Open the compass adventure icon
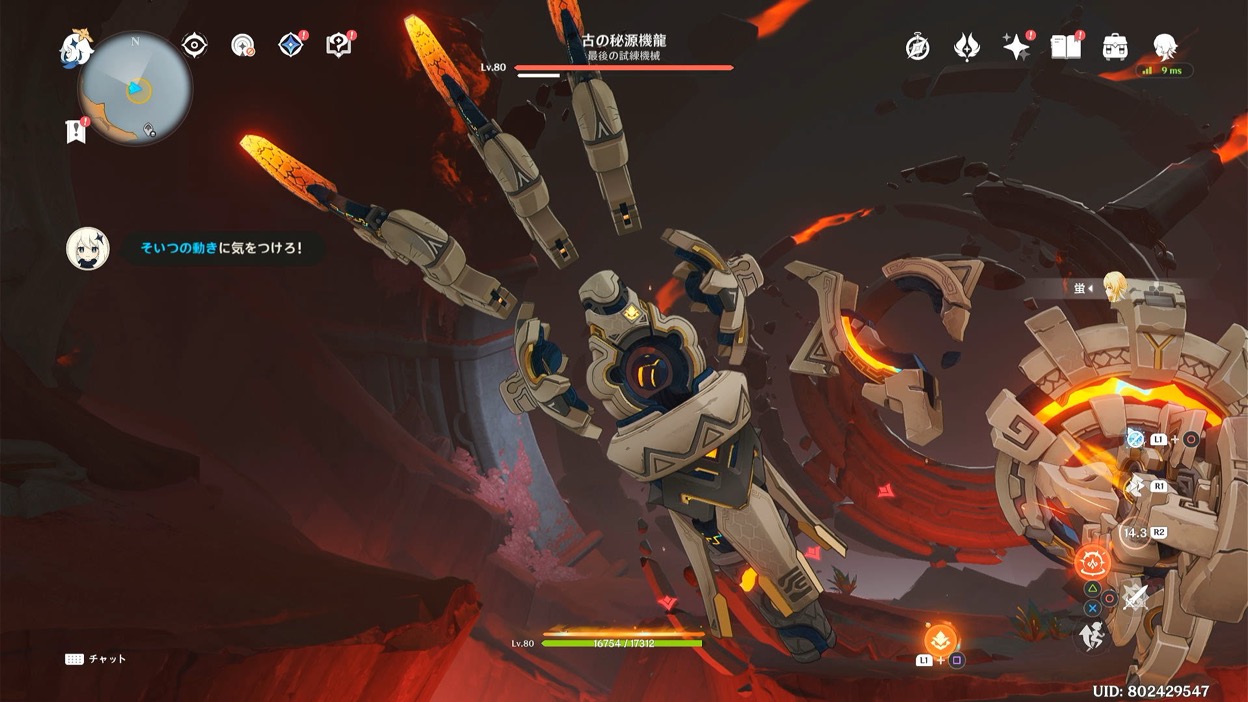 click(917, 47)
